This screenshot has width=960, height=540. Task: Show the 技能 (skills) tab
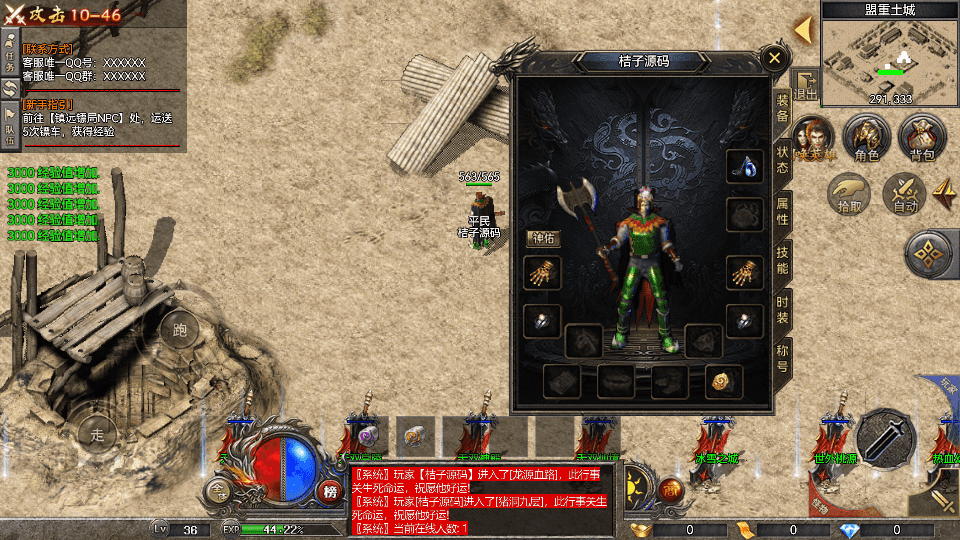tap(783, 260)
